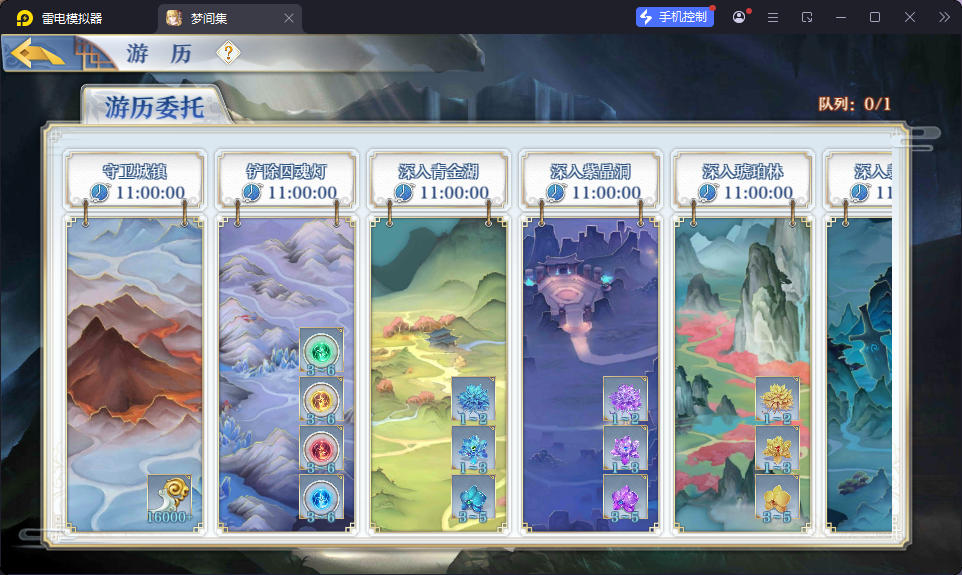Inspect the top purple crystal reward
Screen dimensions: 962x575
[625, 399]
